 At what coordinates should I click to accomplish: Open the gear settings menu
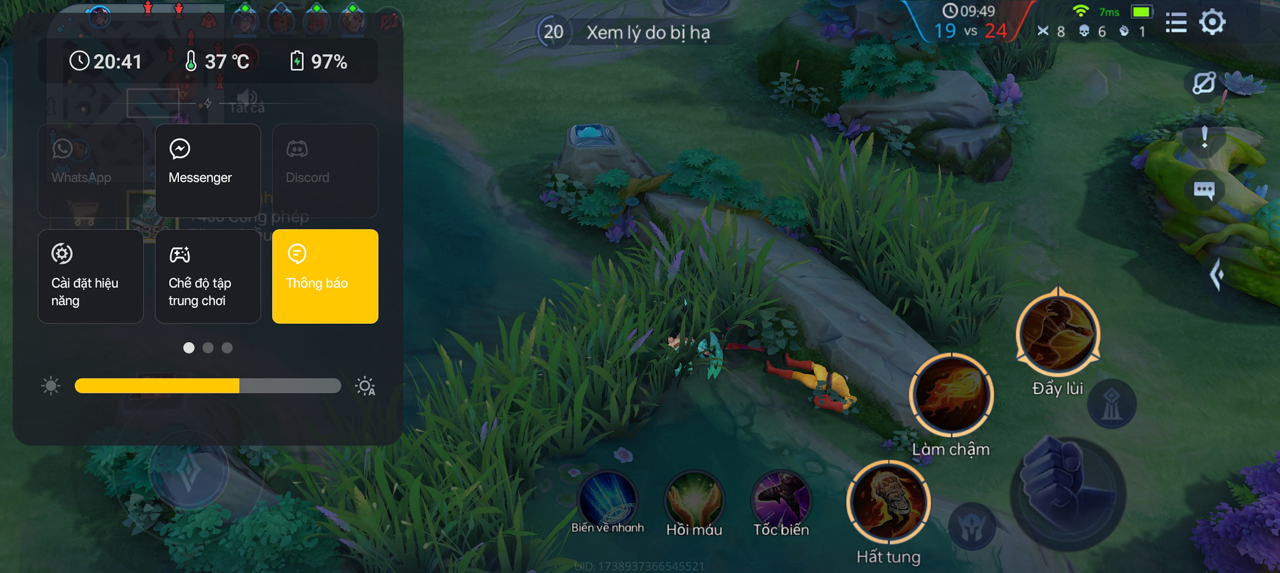(1212, 22)
